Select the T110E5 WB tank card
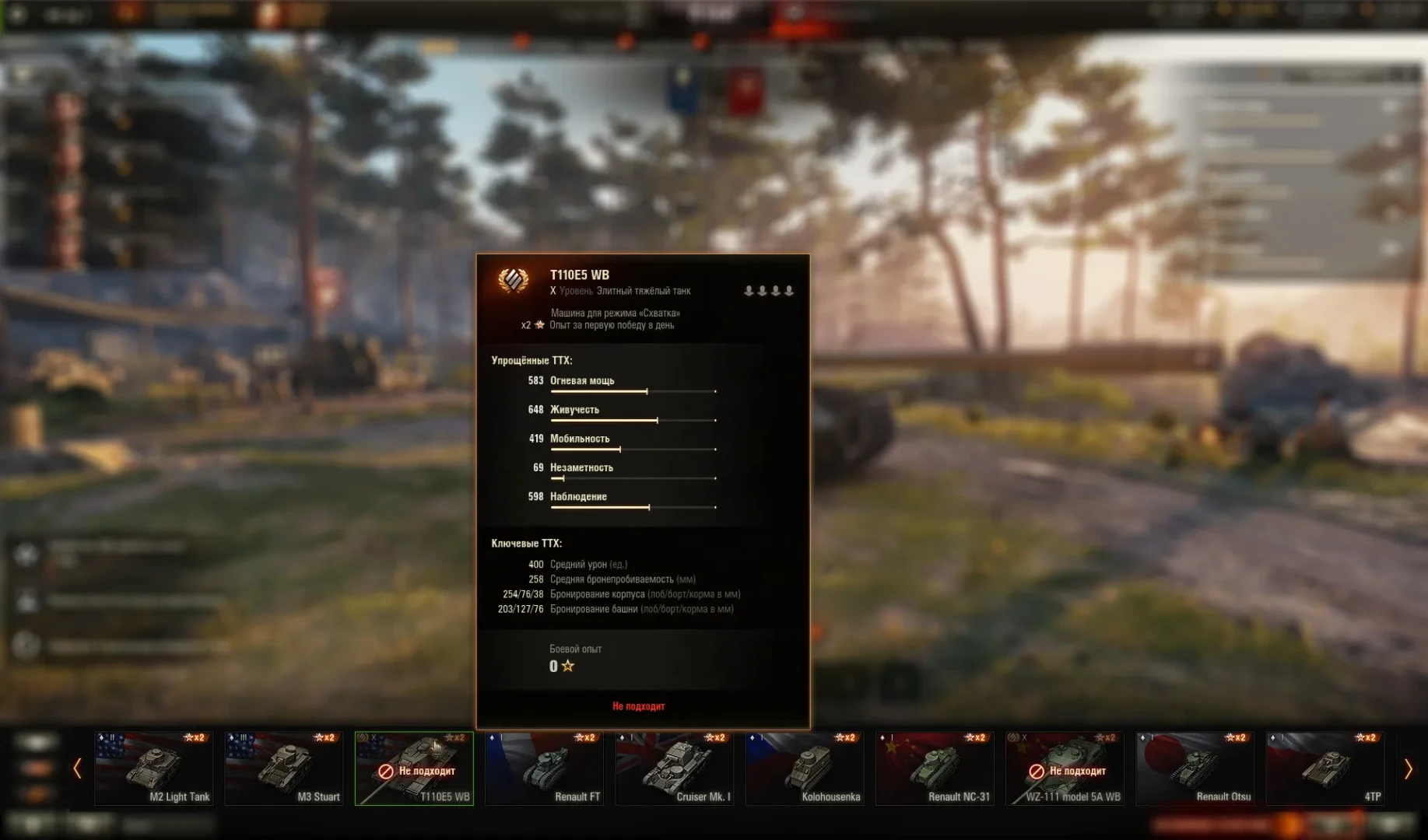This screenshot has height=840, width=1428. pos(414,768)
